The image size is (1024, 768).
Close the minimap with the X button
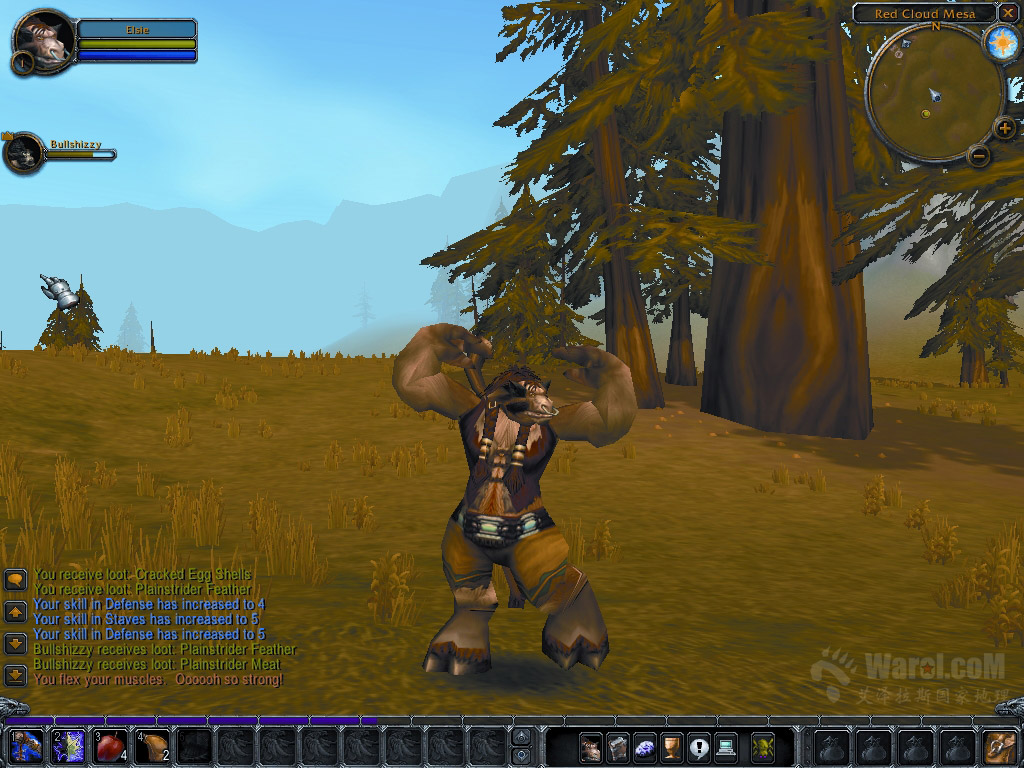pyautogui.click(x=1007, y=13)
